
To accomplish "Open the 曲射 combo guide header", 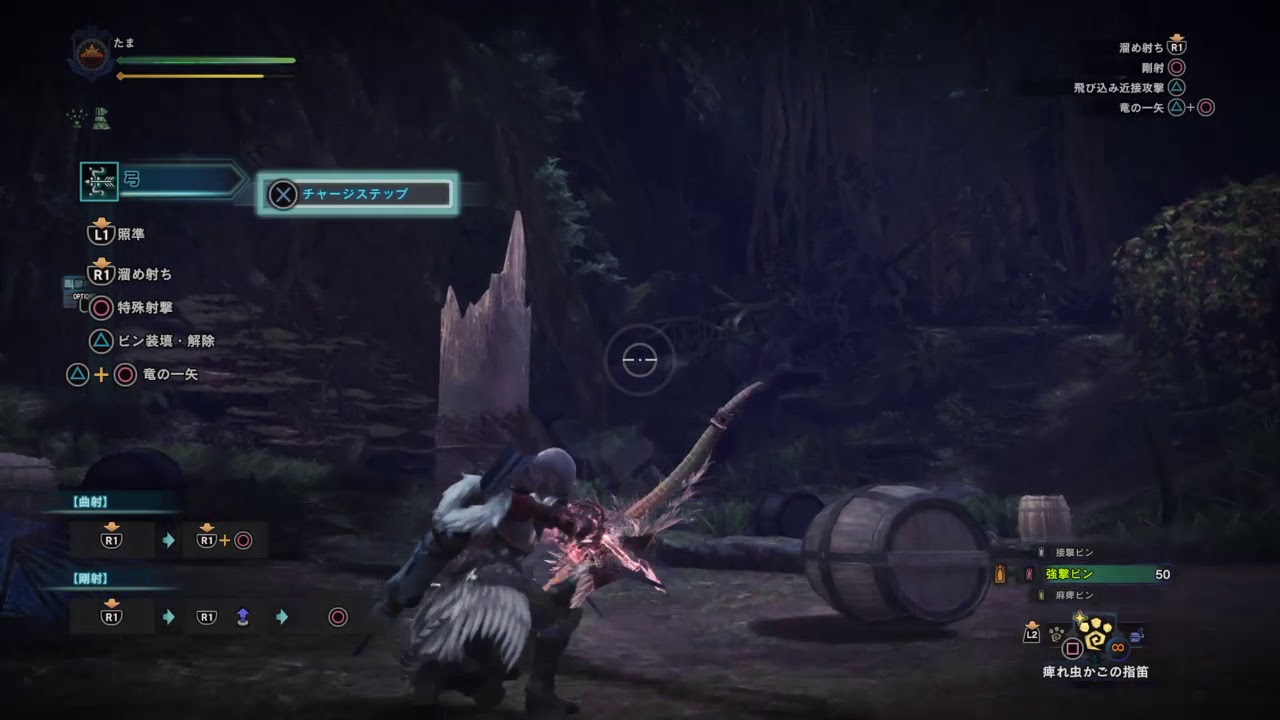I will point(92,502).
